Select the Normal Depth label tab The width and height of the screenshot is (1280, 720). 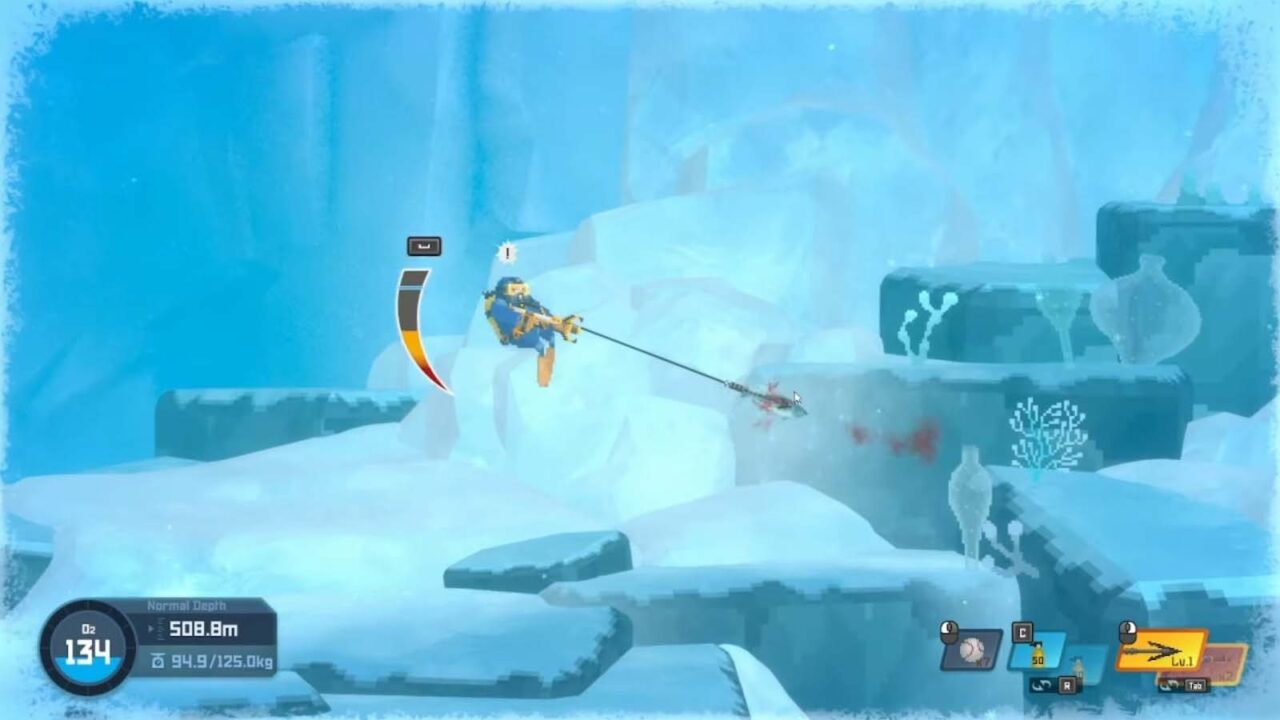pos(186,604)
